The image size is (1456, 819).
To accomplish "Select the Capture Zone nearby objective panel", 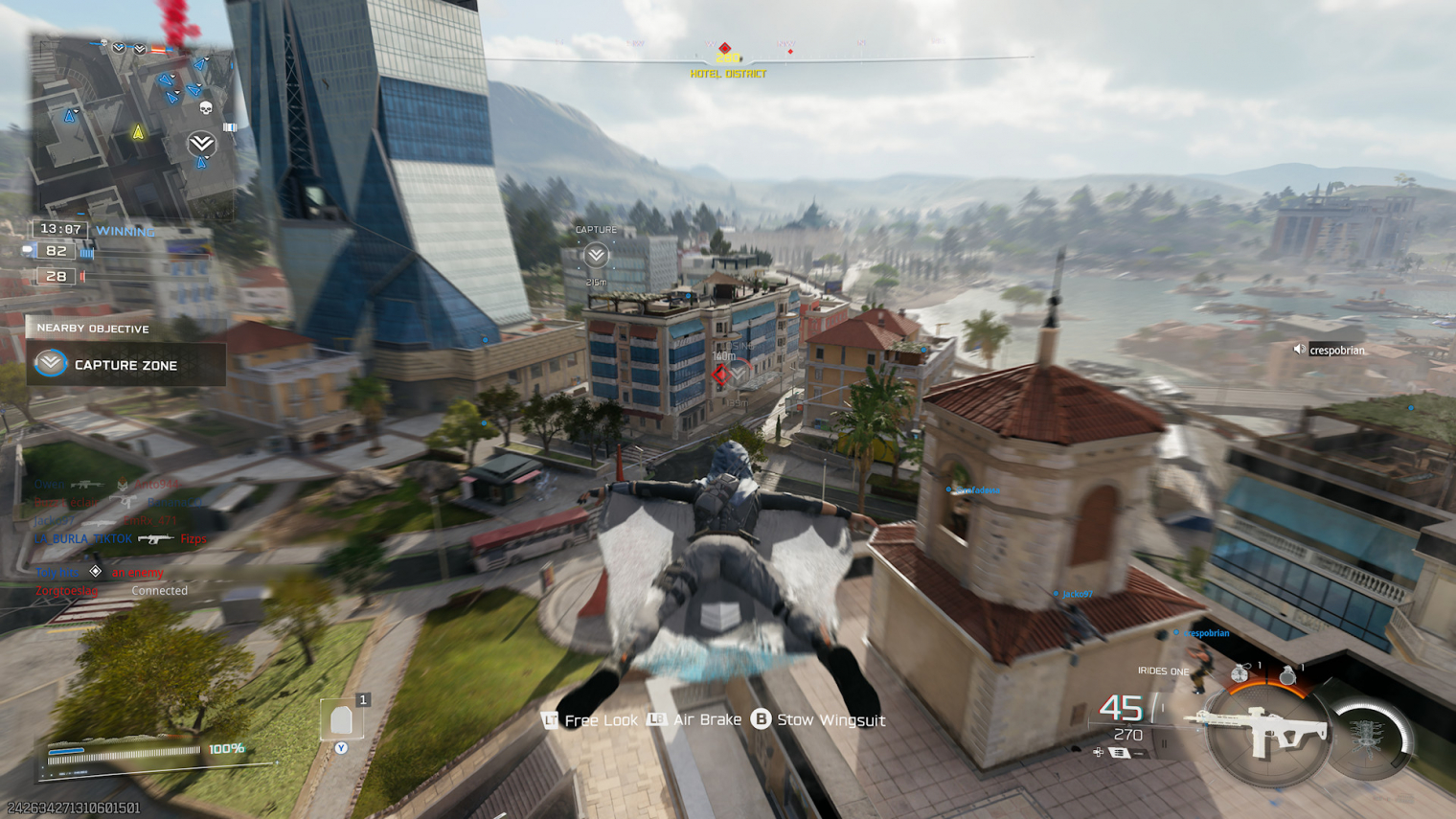I will click(126, 365).
